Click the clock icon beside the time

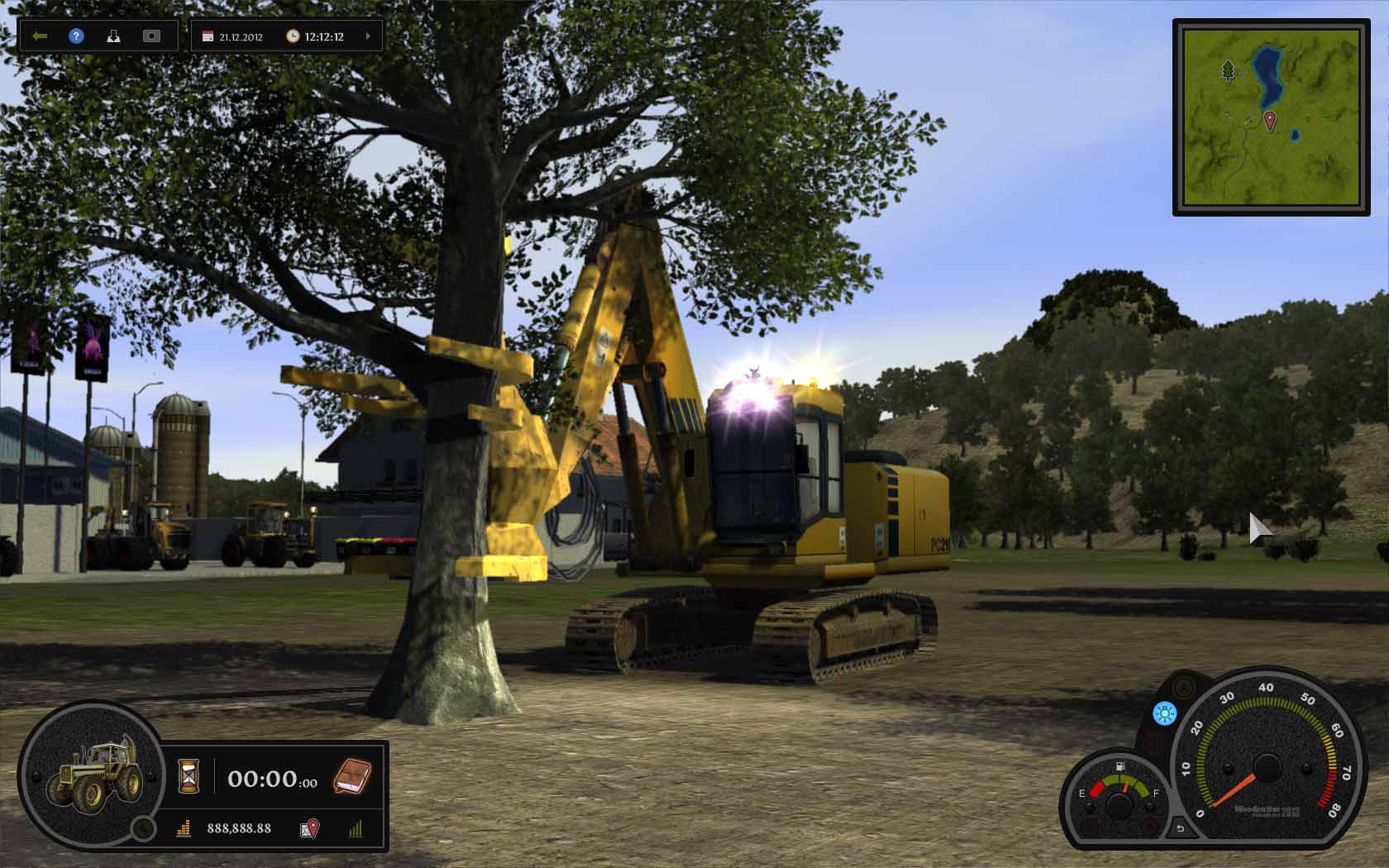coord(293,36)
